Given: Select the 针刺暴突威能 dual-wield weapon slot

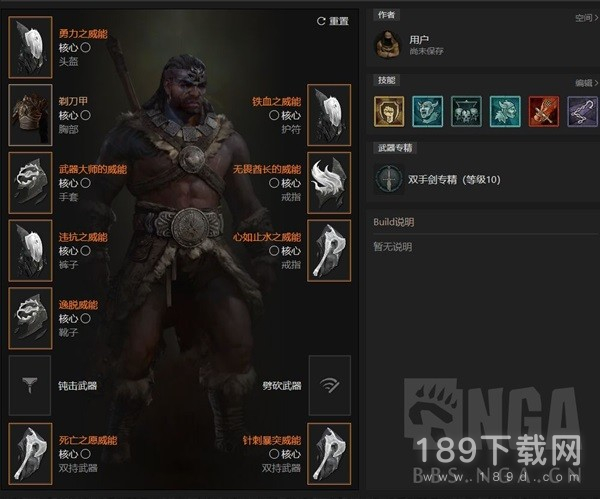Looking at the screenshot, I should point(329,453).
